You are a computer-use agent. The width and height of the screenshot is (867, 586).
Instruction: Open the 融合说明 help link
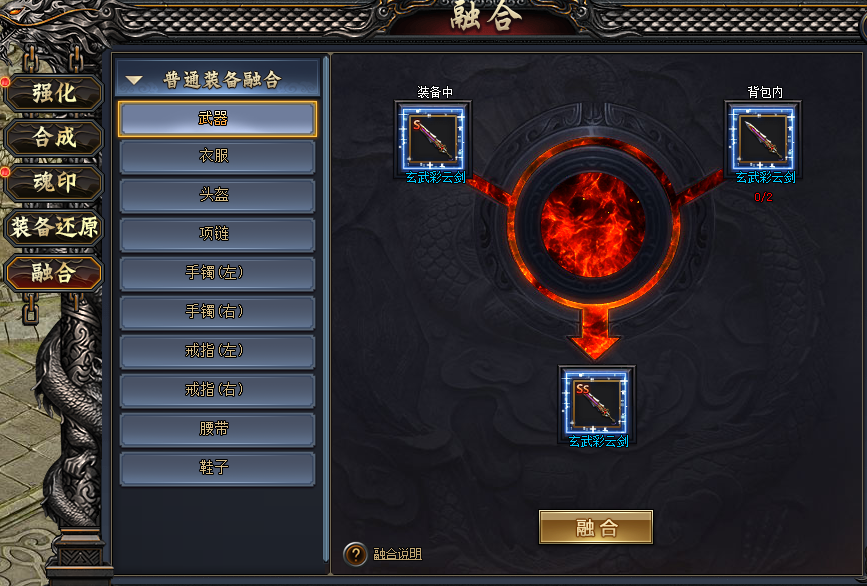tap(397, 554)
